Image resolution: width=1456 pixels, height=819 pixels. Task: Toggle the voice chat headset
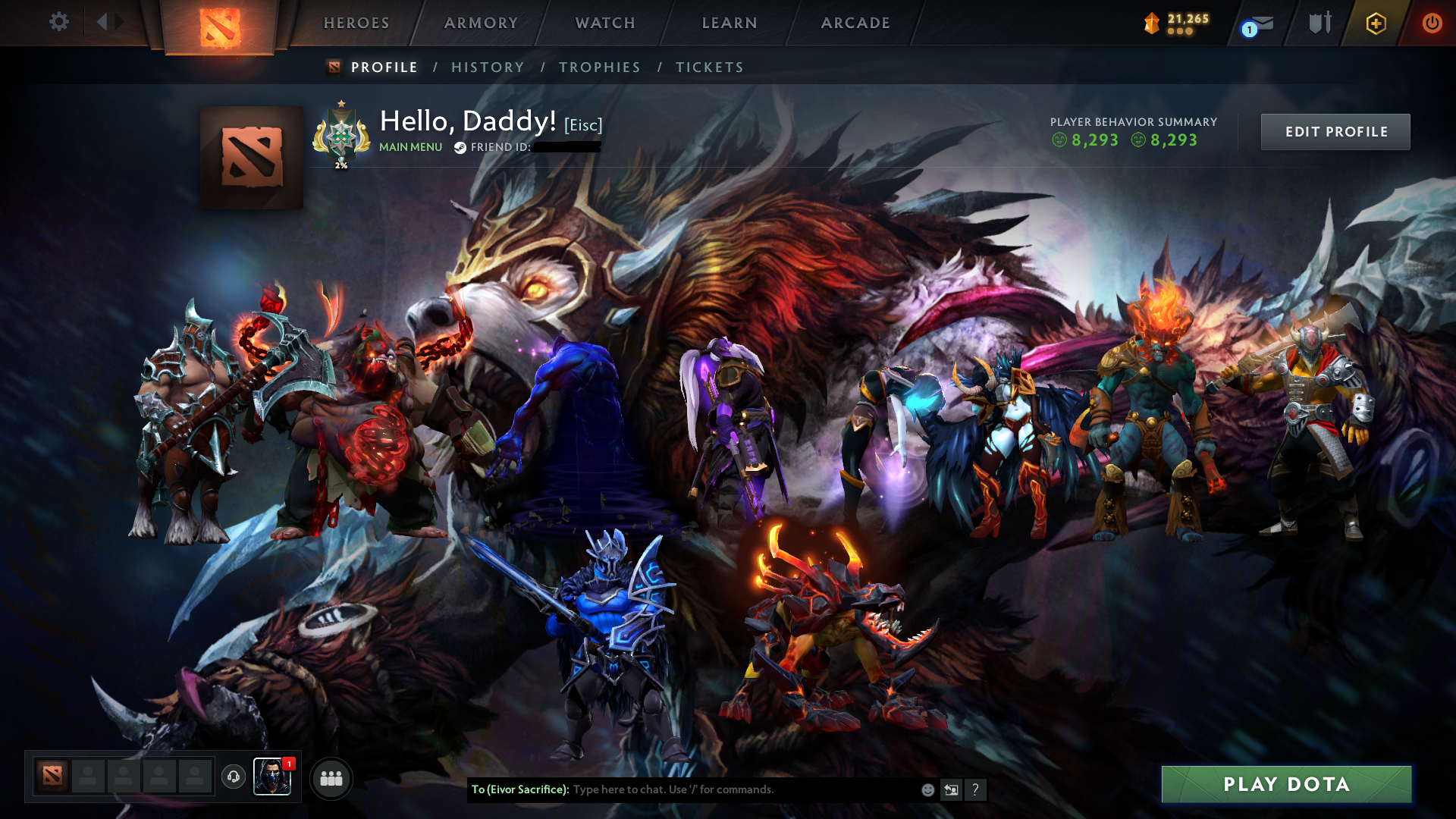tap(235, 778)
